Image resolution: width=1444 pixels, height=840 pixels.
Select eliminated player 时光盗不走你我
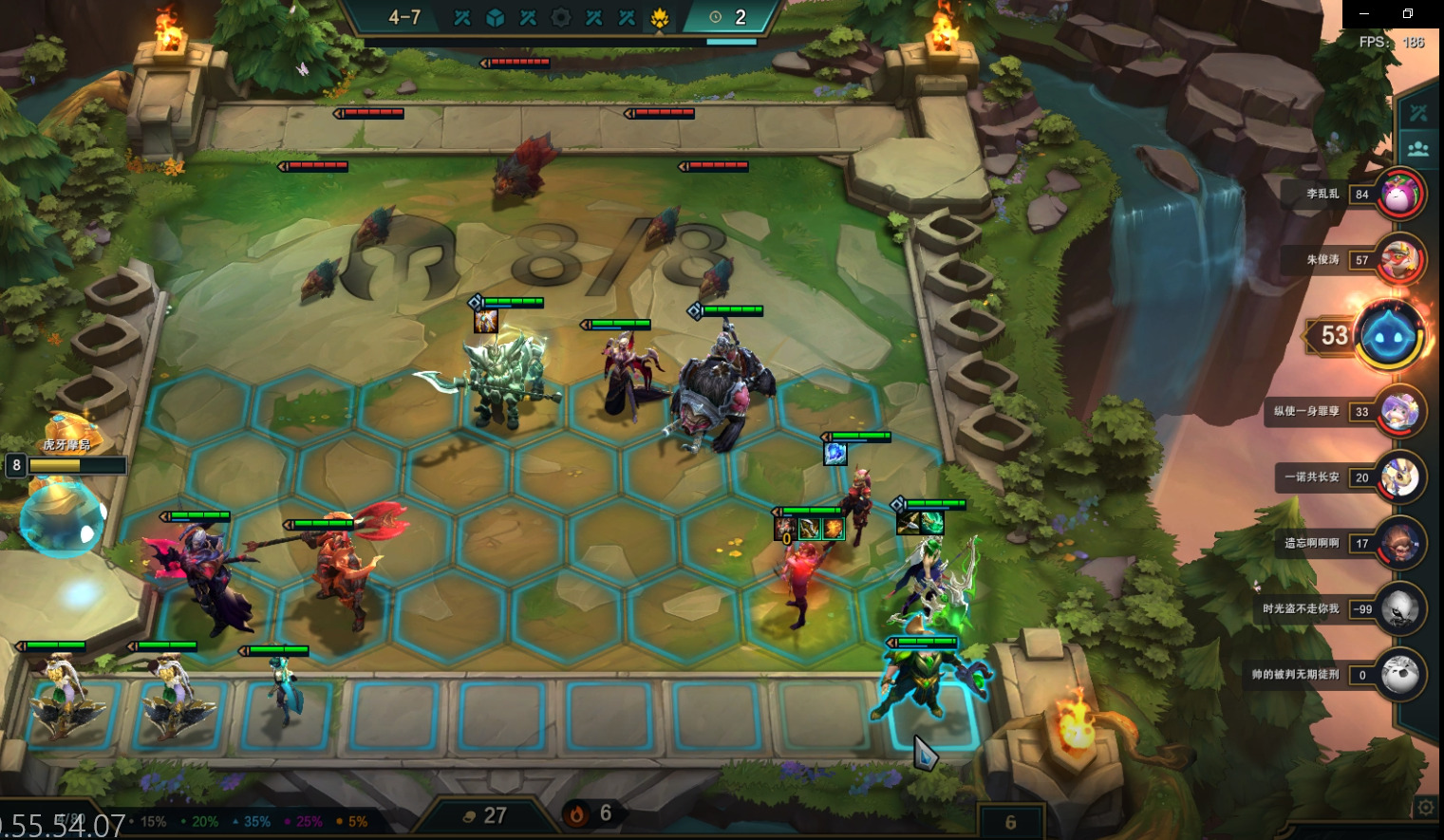(1399, 609)
